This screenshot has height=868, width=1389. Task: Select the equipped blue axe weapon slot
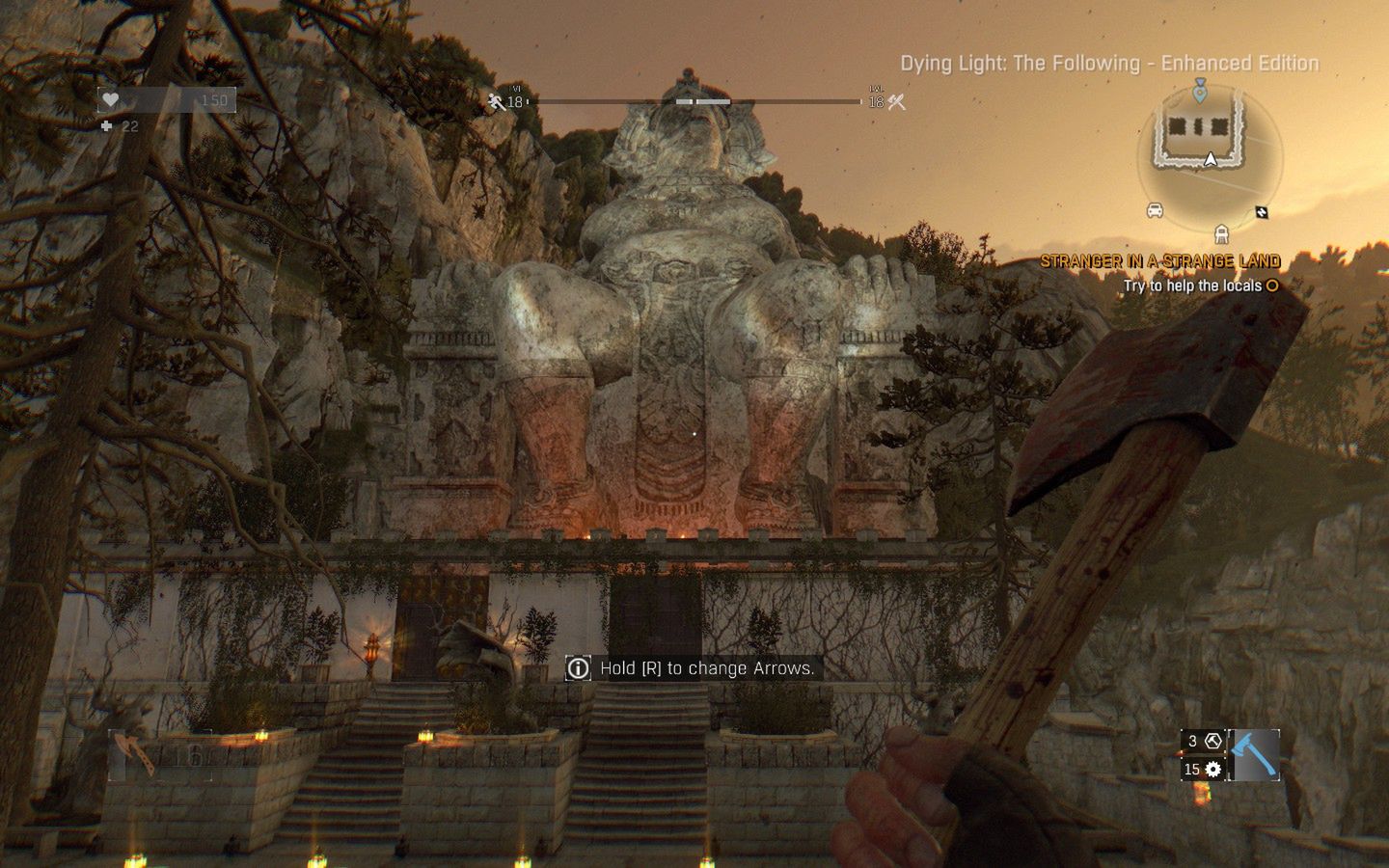(x=1255, y=755)
